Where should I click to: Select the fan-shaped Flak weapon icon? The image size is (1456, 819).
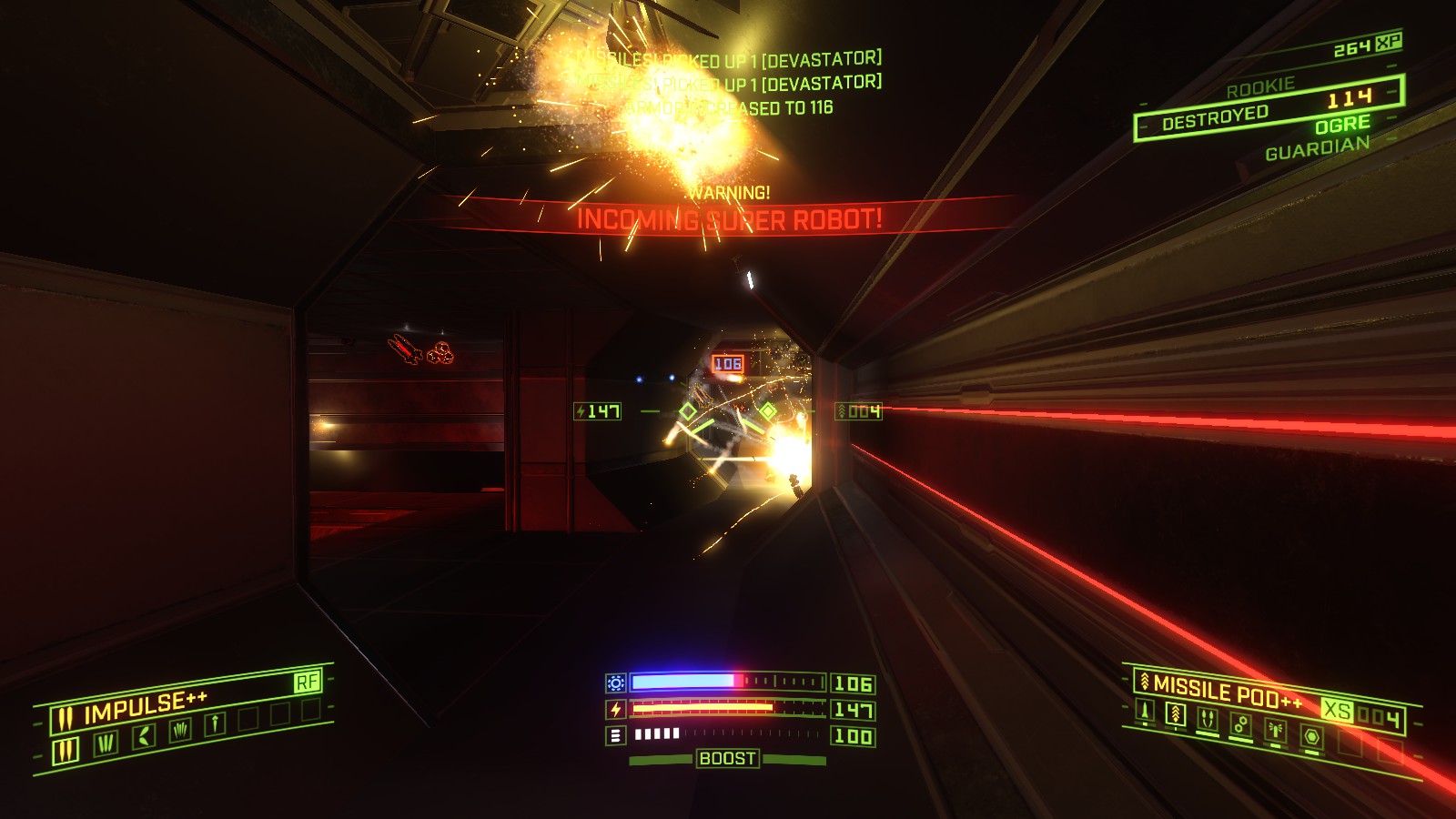pos(181,730)
